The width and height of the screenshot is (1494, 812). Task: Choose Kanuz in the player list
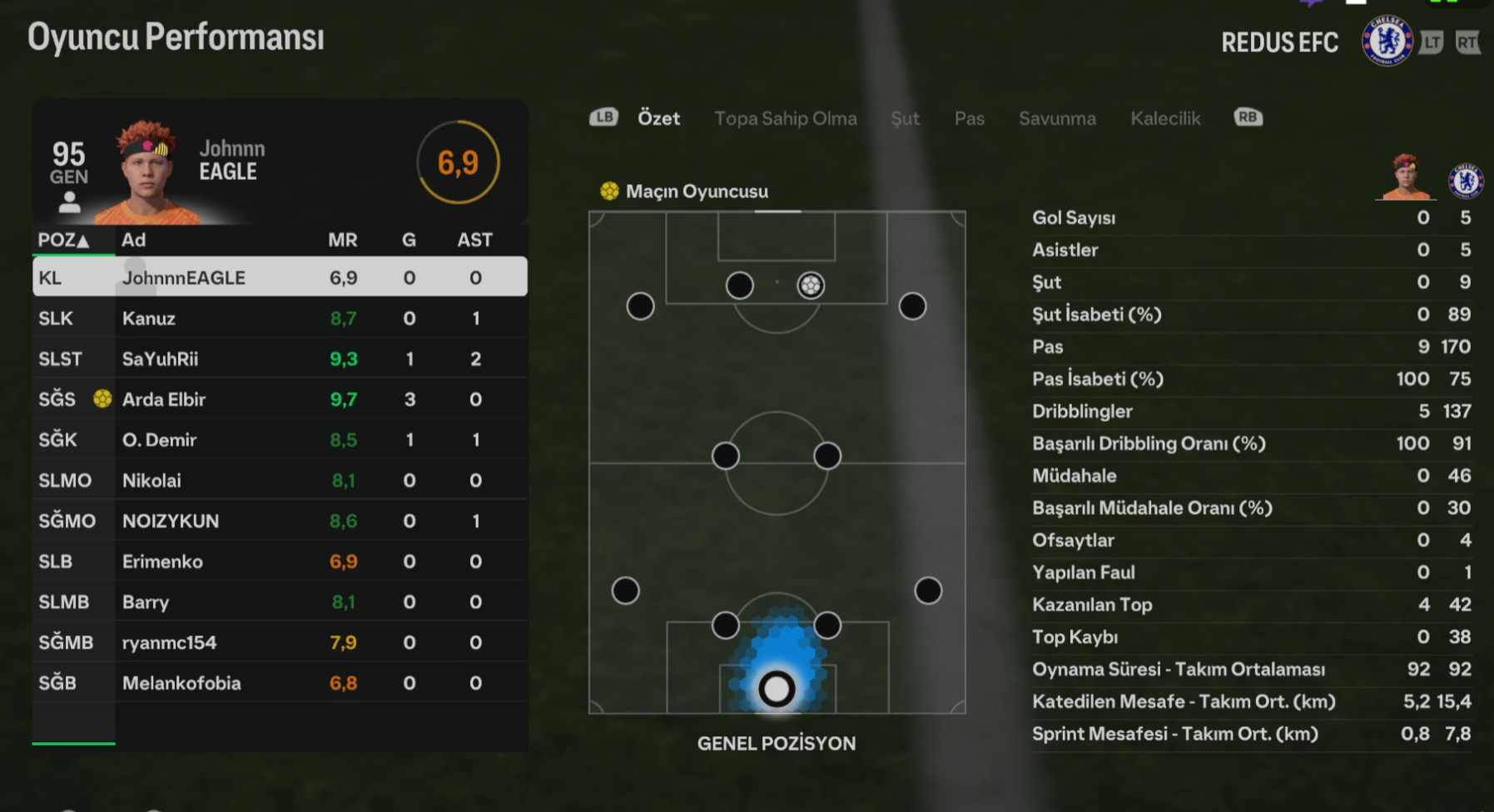click(x=280, y=318)
